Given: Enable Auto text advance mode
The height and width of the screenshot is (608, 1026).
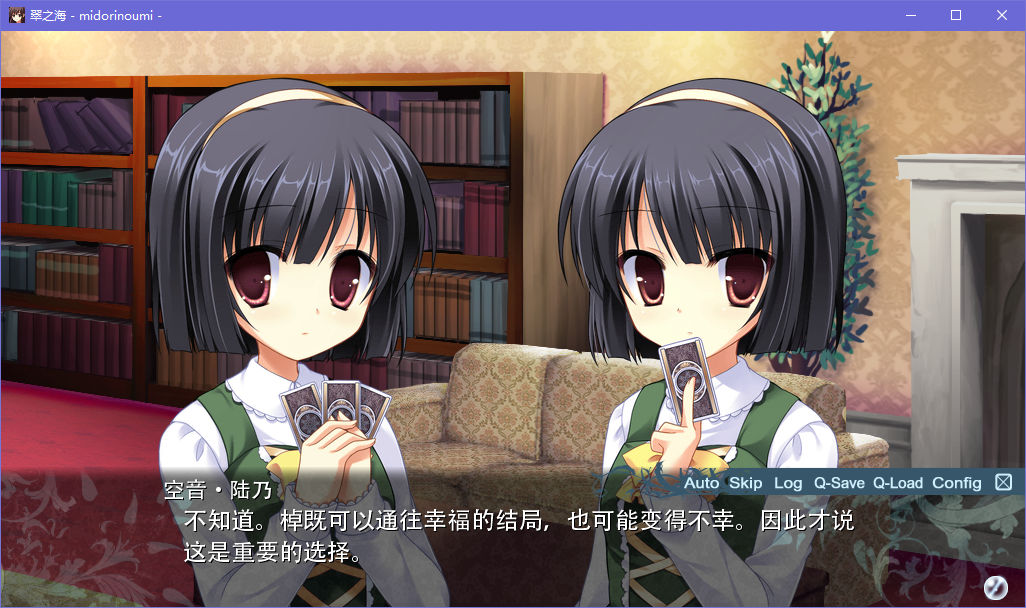Looking at the screenshot, I should 701,483.
